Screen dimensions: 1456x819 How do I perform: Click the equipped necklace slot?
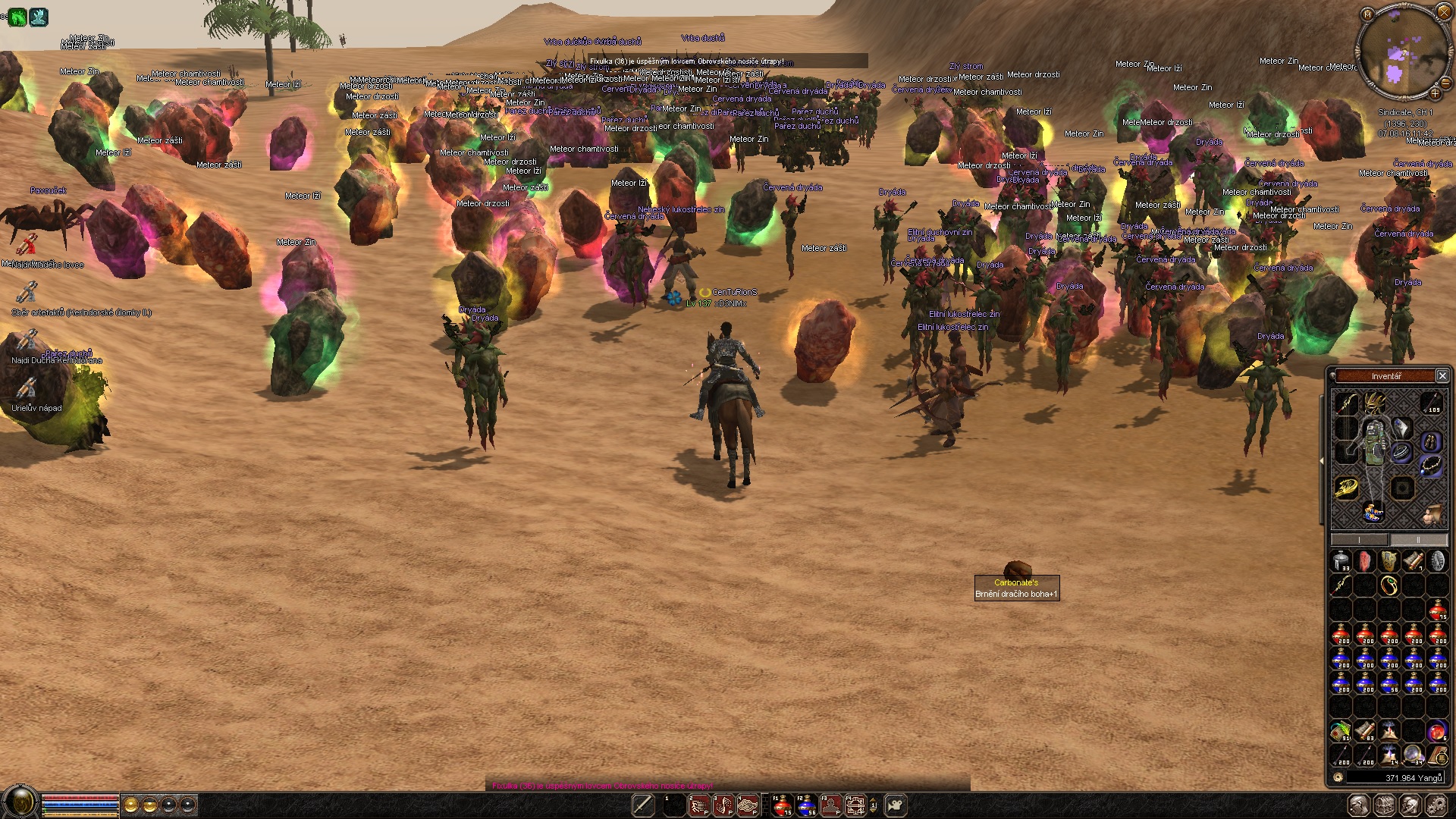pos(1431,464)
